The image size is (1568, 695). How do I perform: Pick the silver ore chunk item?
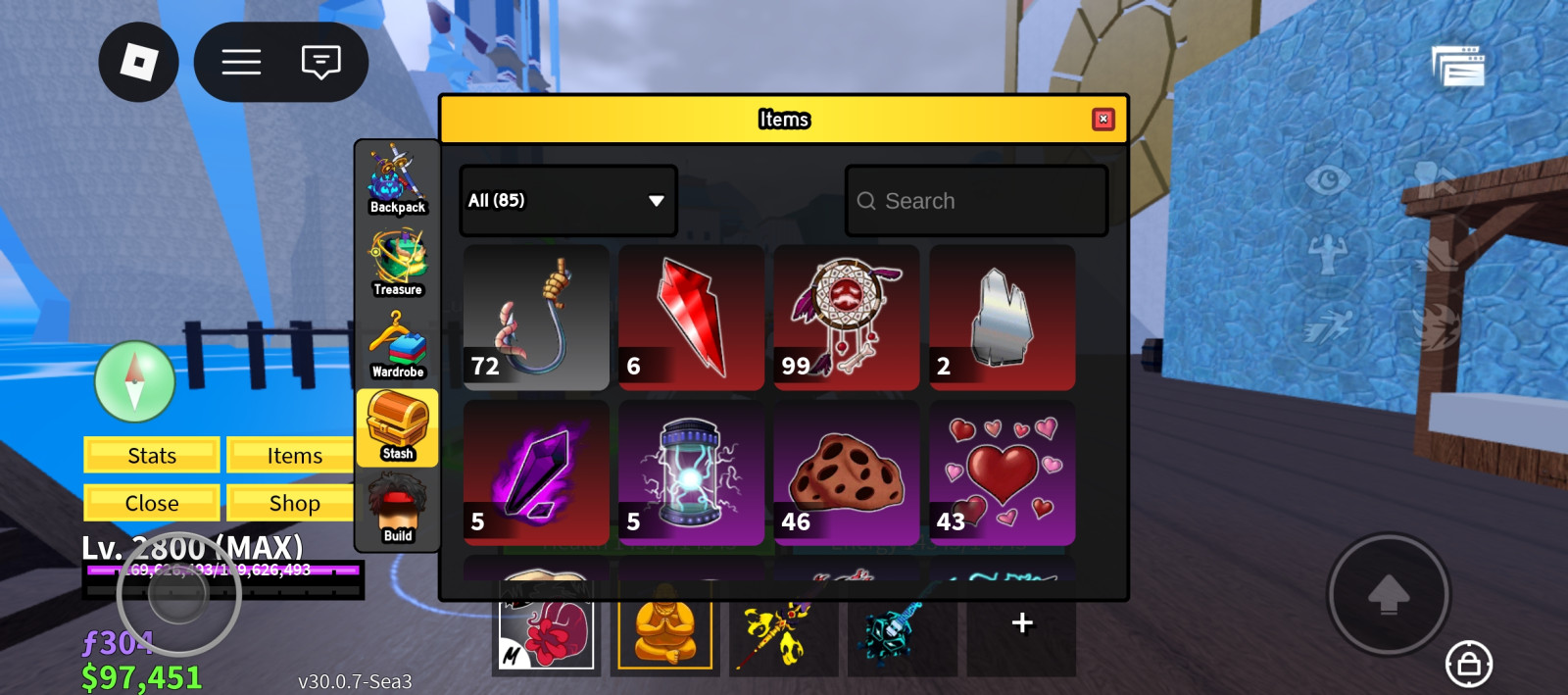coord(1002,318)
